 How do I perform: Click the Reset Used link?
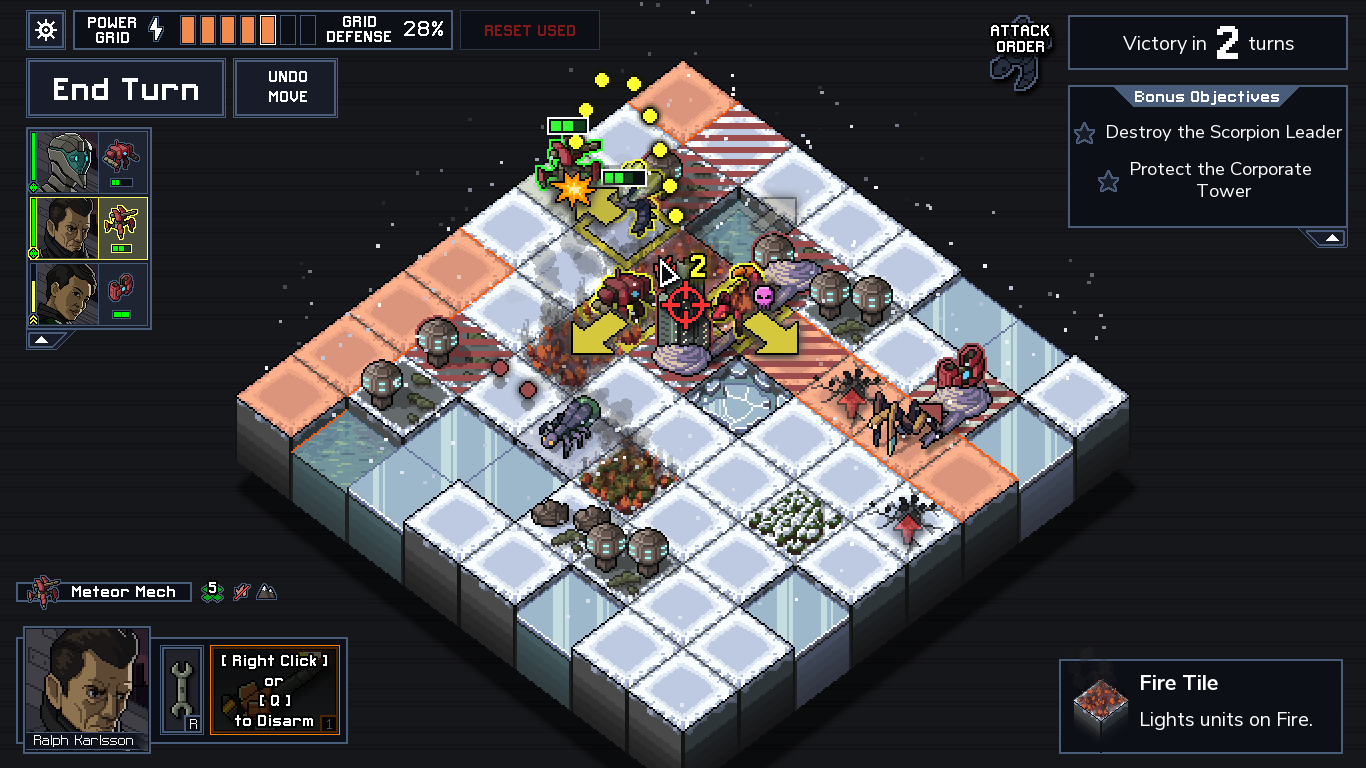530,30
